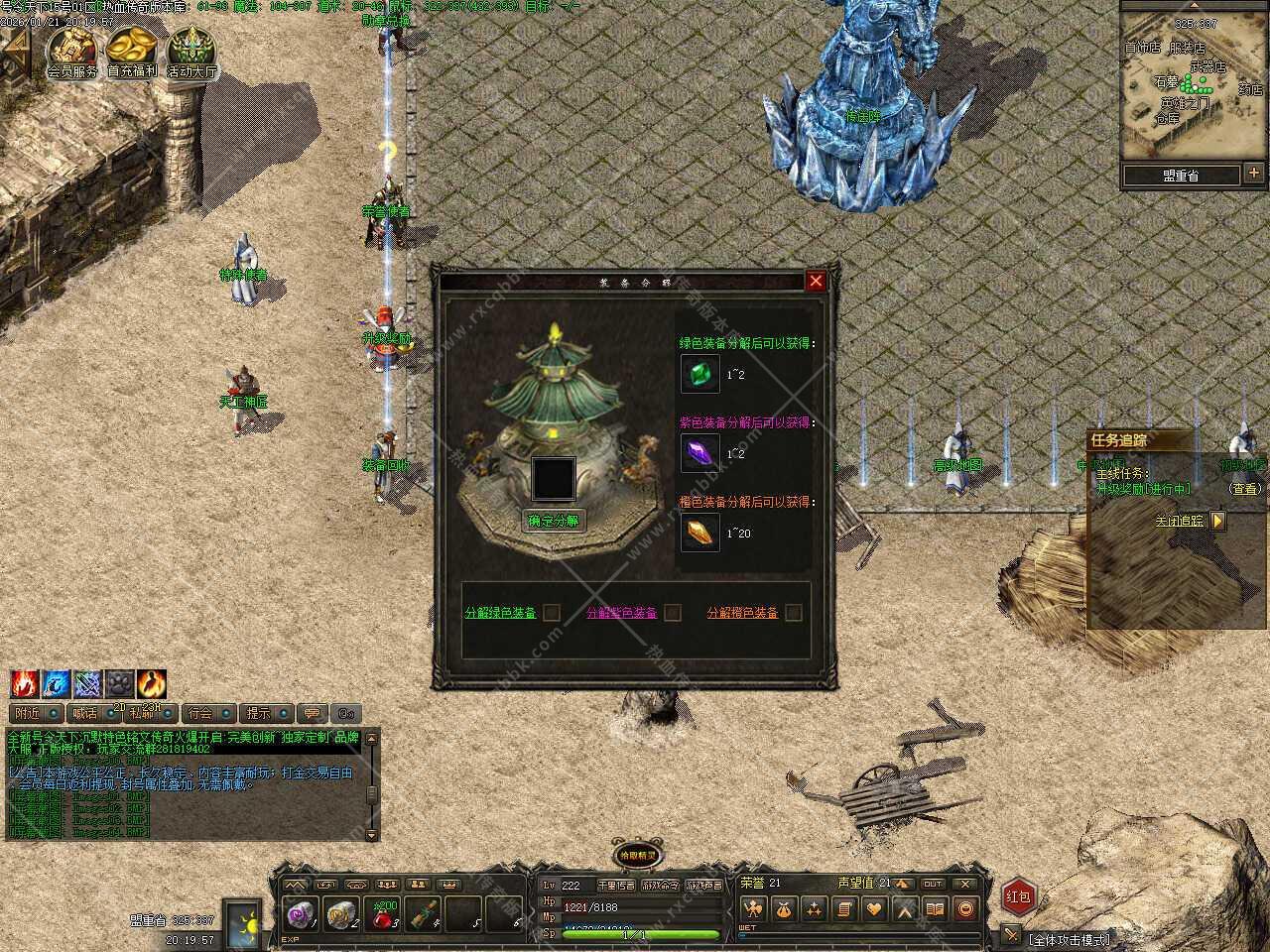Confirm decomposition with the 确定分解 button
Screen dimensions: 1270x952
[554, 521]
